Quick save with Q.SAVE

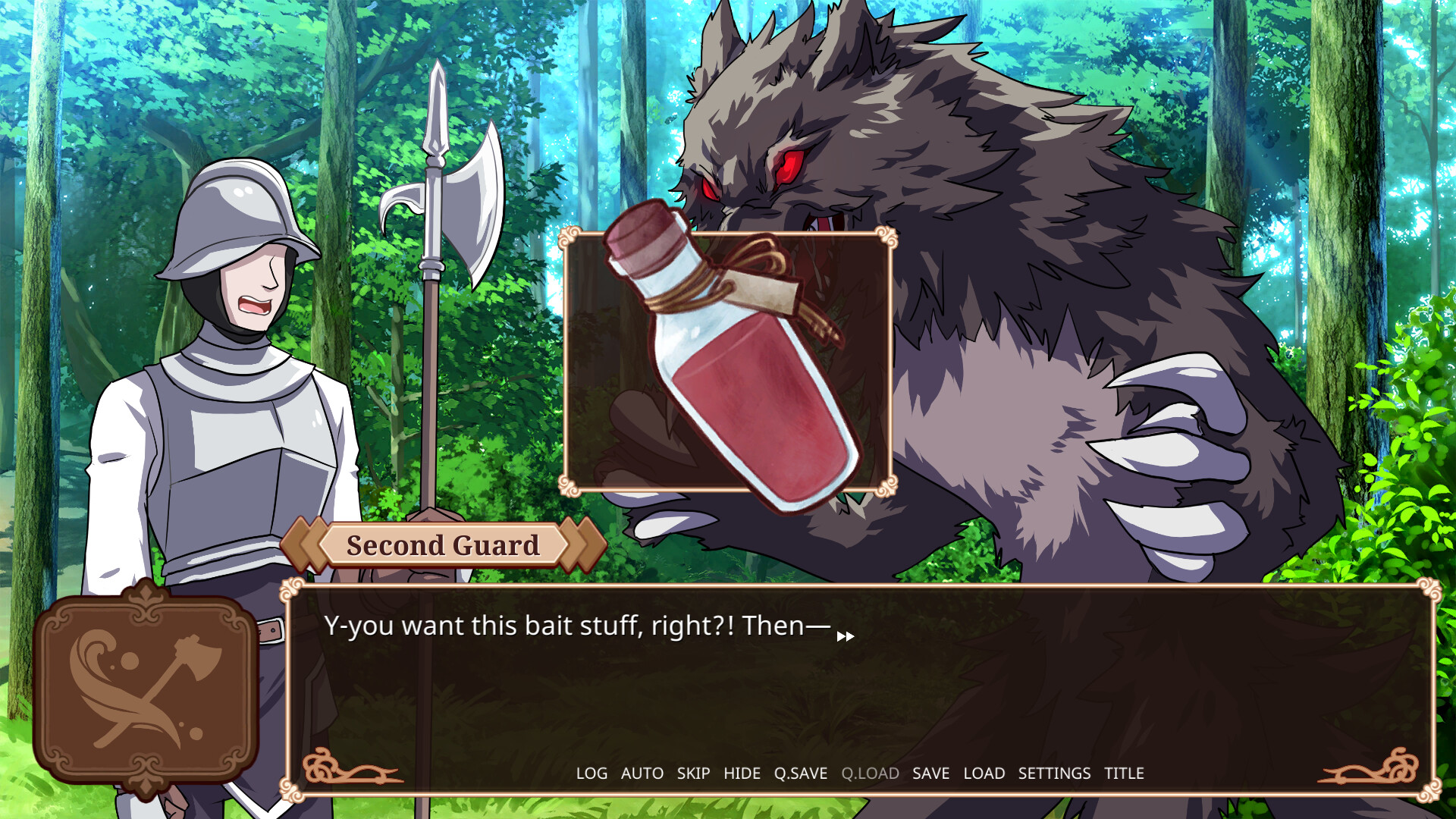(x=800, y=773)
